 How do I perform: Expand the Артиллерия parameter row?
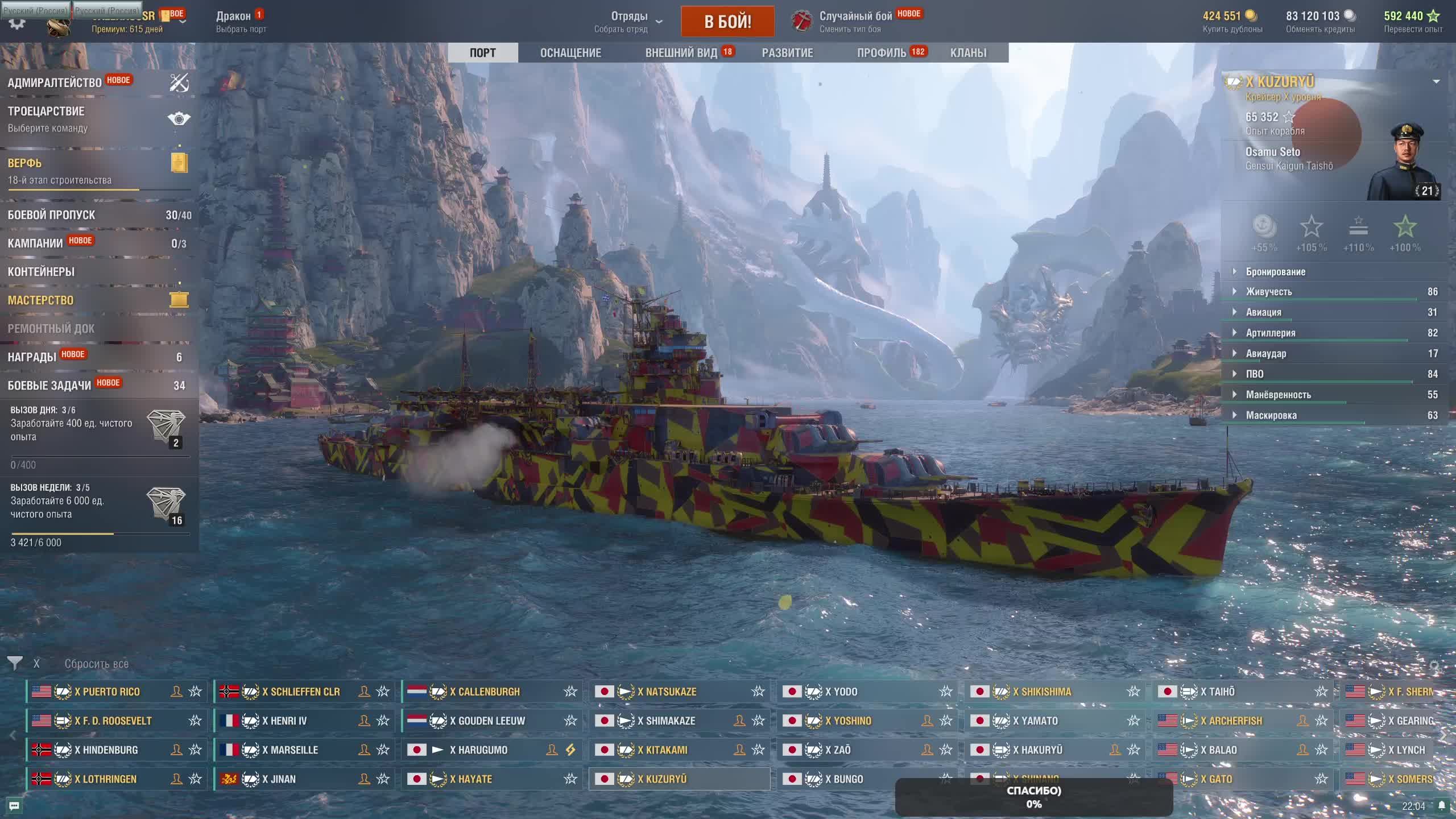[1270, 333]
